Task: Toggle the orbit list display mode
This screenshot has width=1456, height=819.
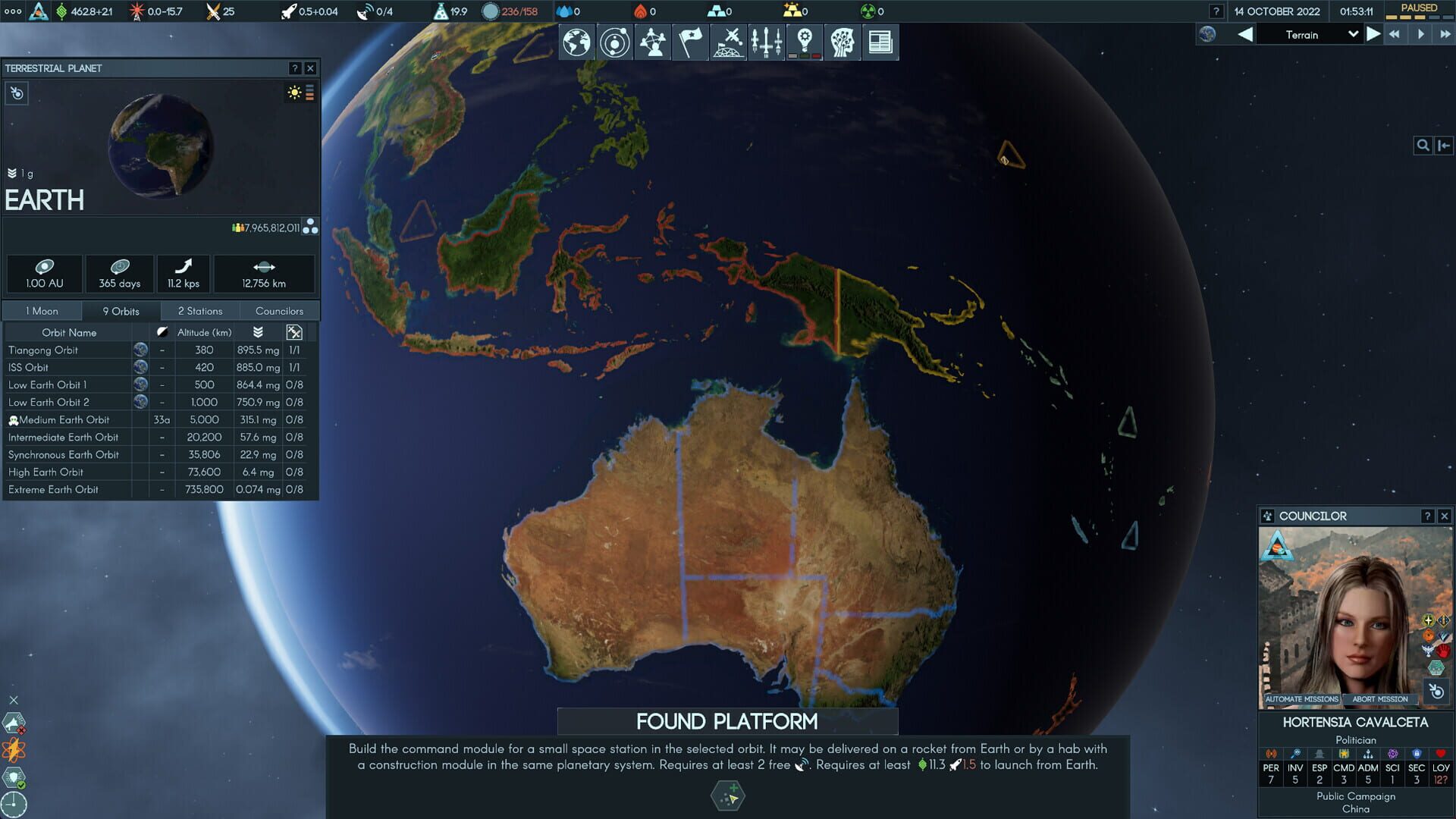Action: 309,93
